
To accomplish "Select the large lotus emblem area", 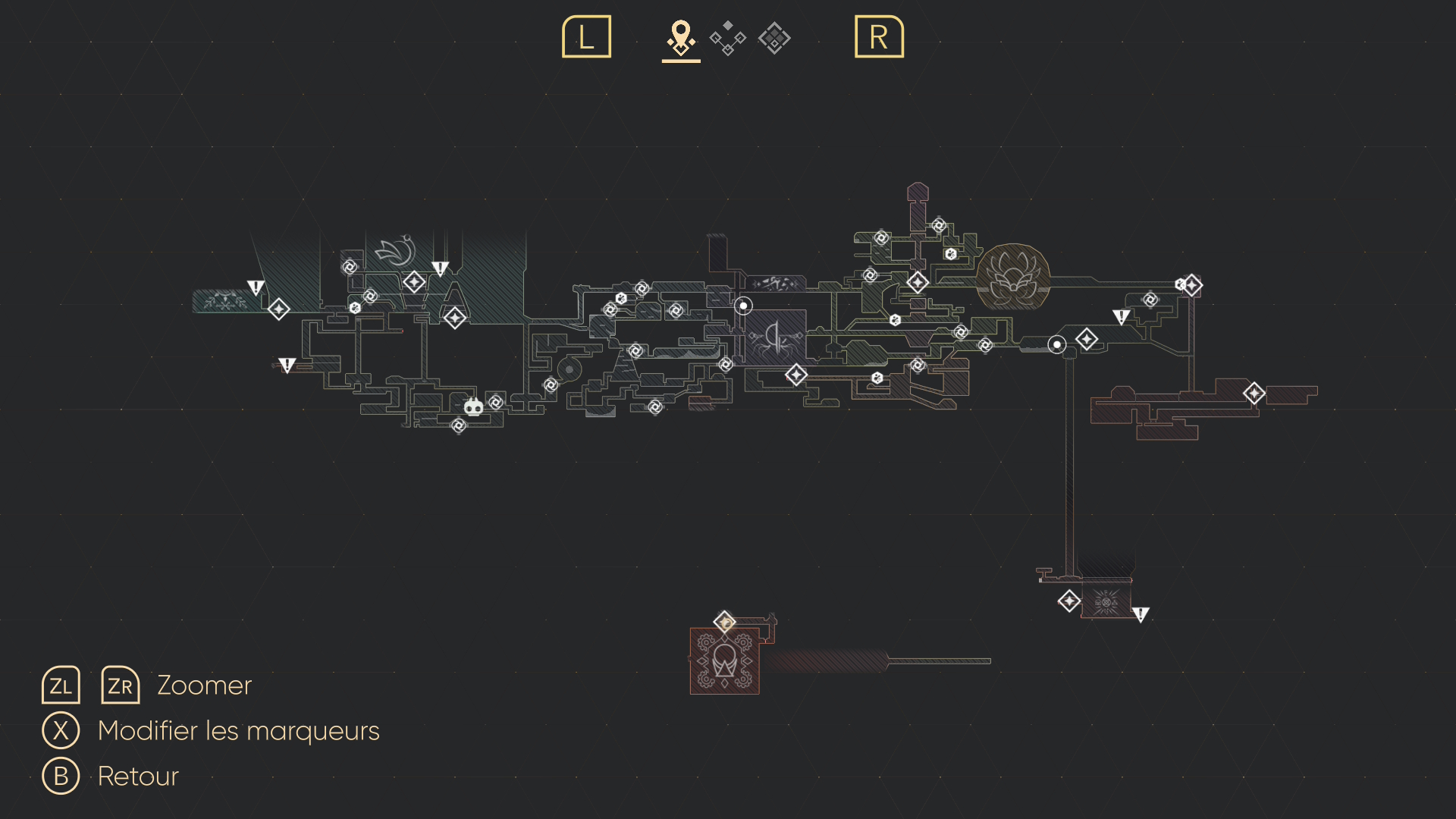I will point(1012,277).
